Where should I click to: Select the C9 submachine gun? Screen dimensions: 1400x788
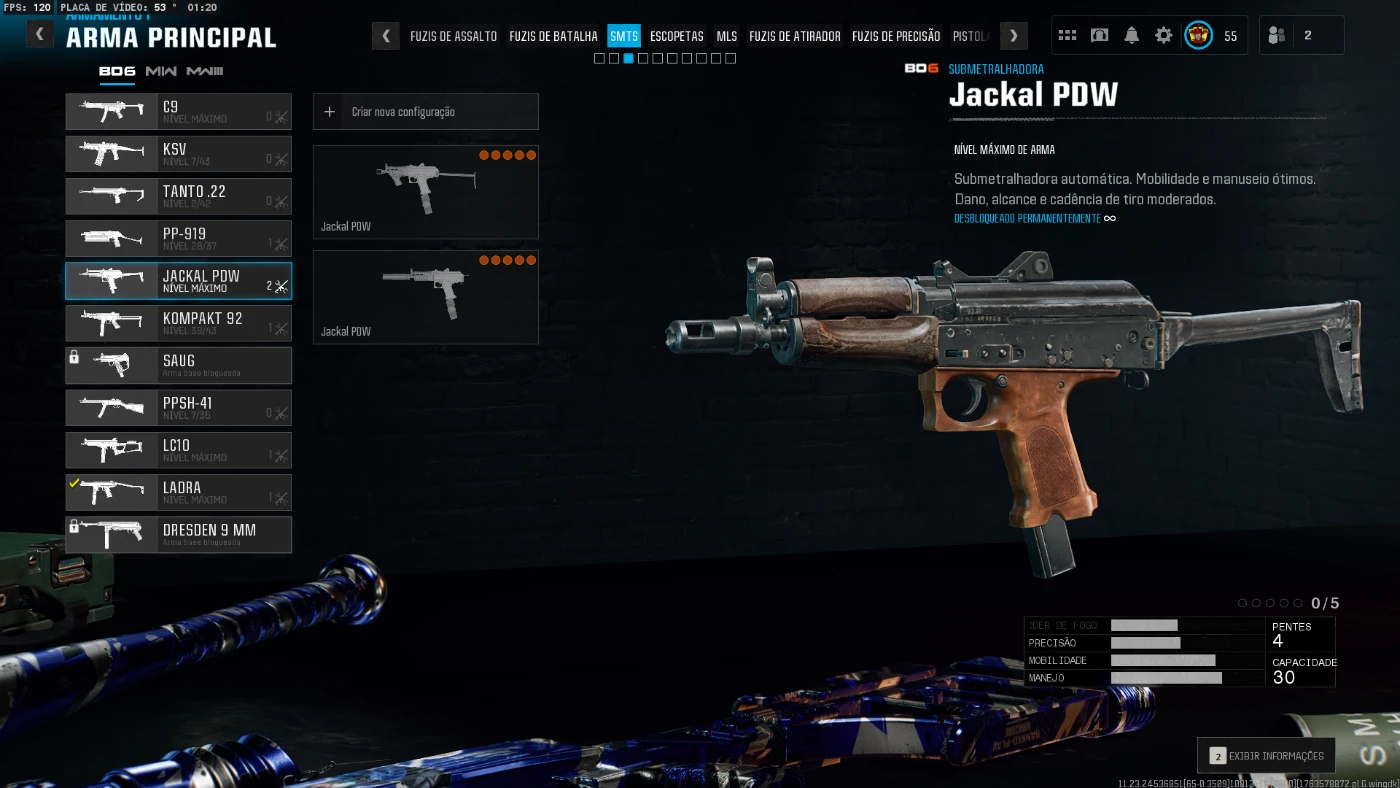pos(178,111)
